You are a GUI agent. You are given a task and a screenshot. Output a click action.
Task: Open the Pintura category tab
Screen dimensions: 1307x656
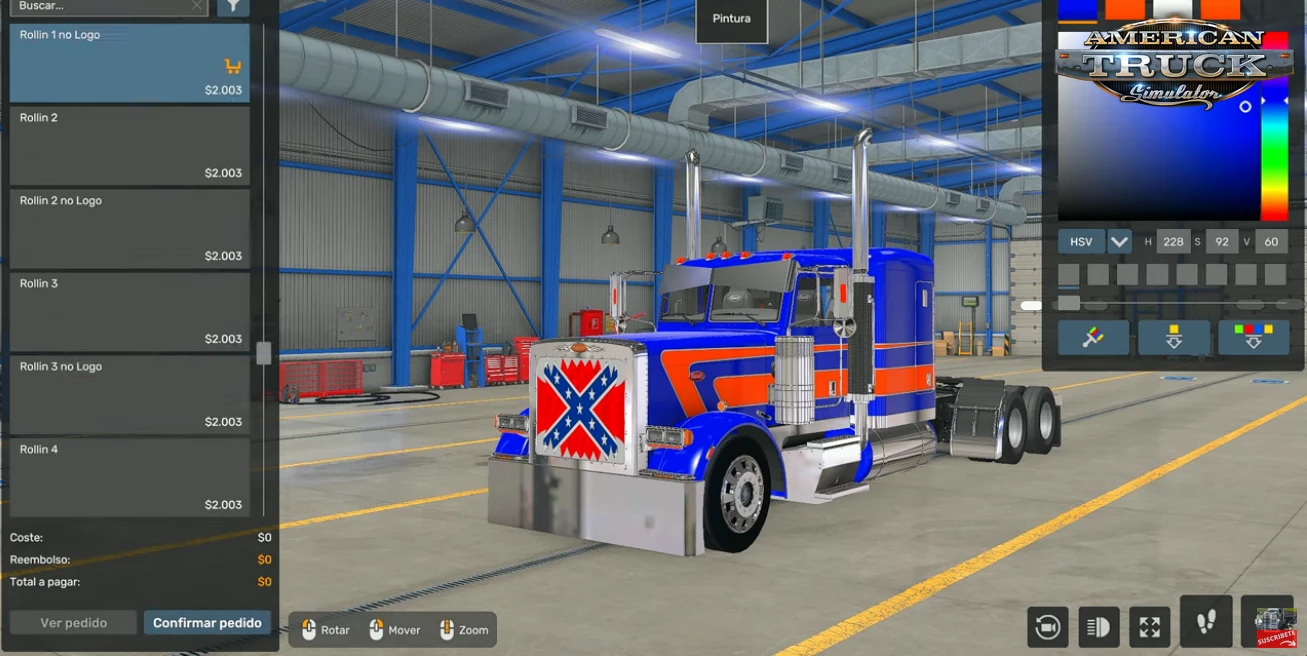[731, 19]
